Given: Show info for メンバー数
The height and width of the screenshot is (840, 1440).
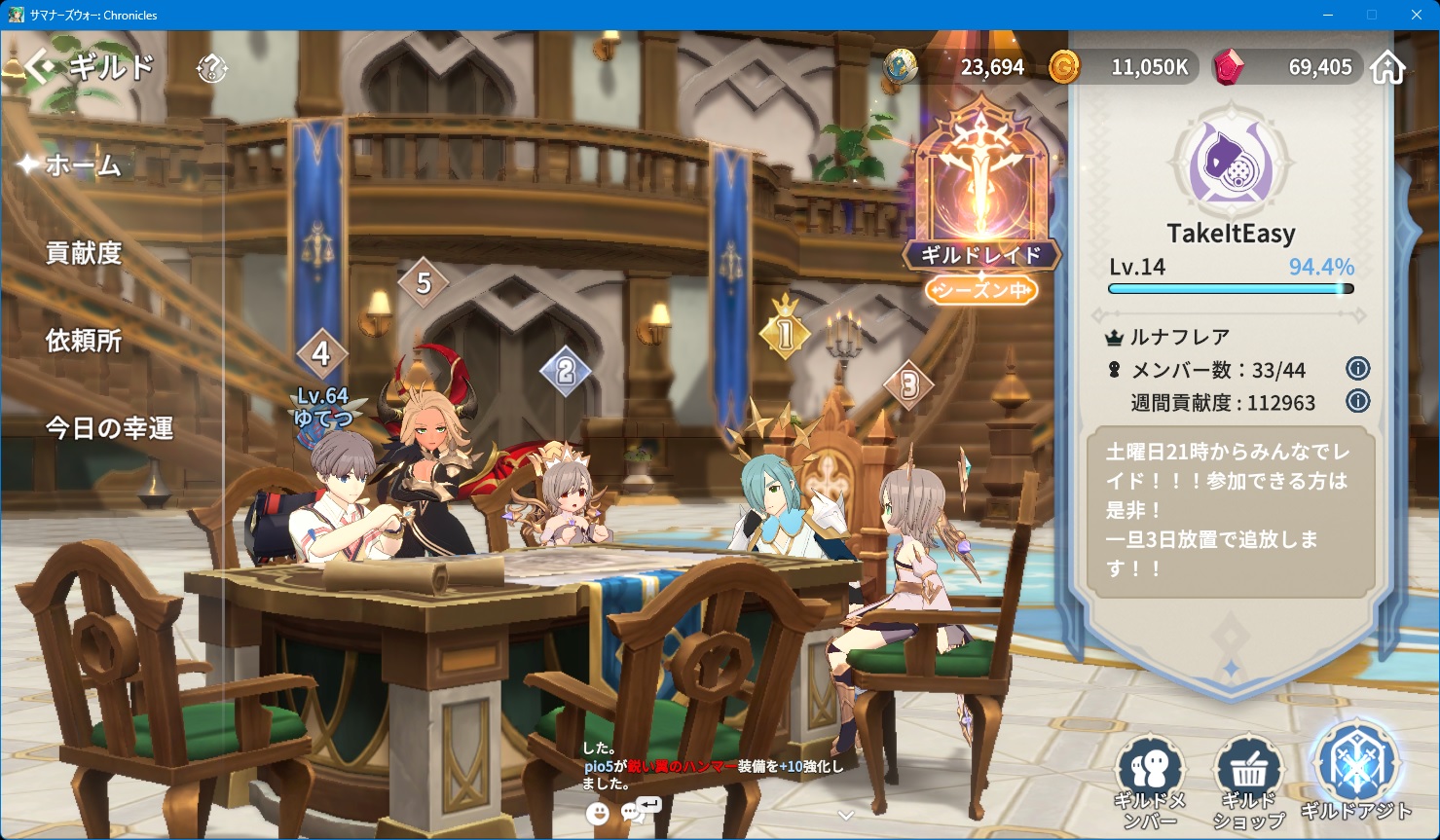Looking at the screenshot, I should tap(1357, 369).
